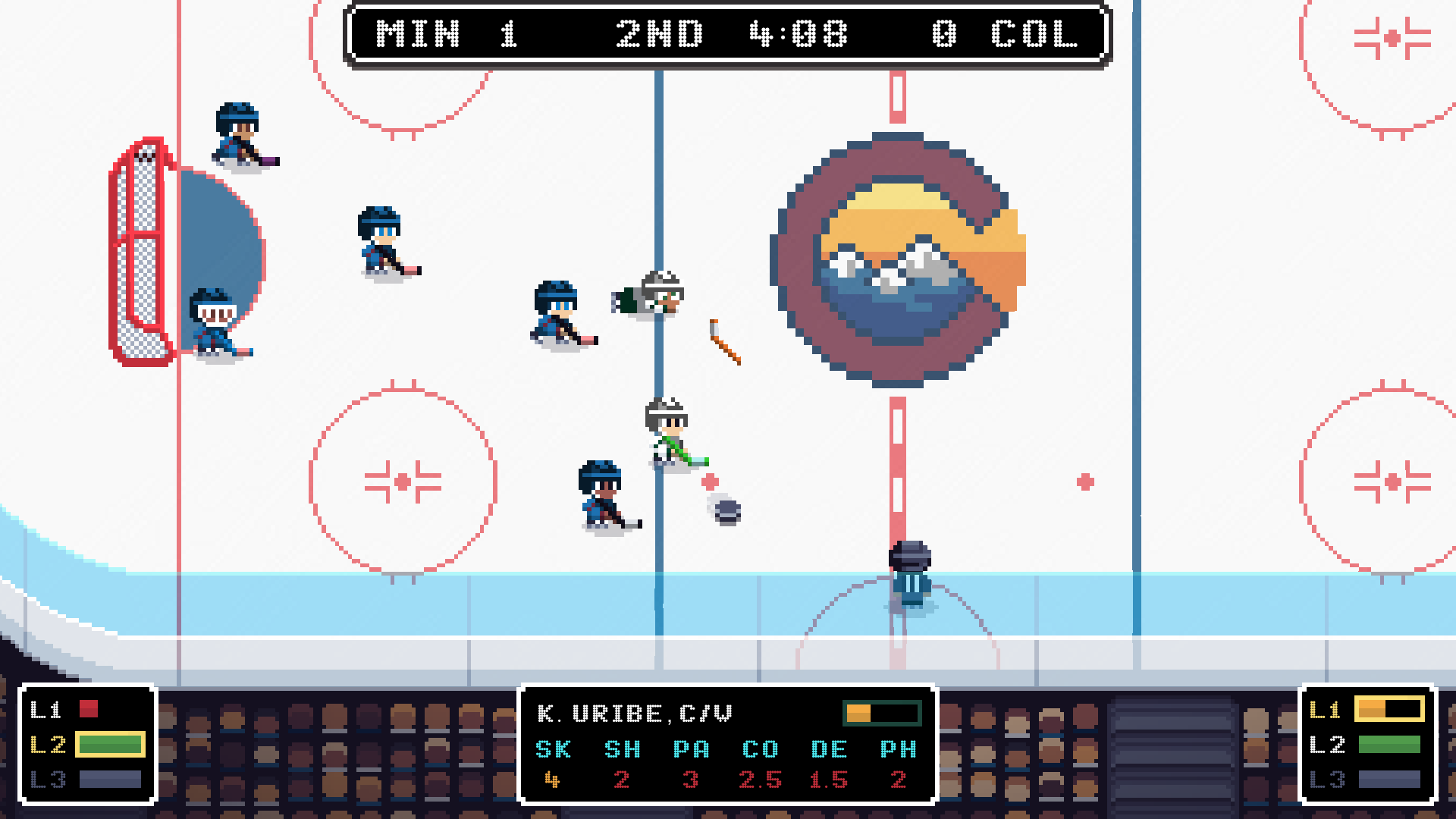Click the dropped hockey stick on the ice
The image size is (1456, 819).
click(x=724, y=341)
